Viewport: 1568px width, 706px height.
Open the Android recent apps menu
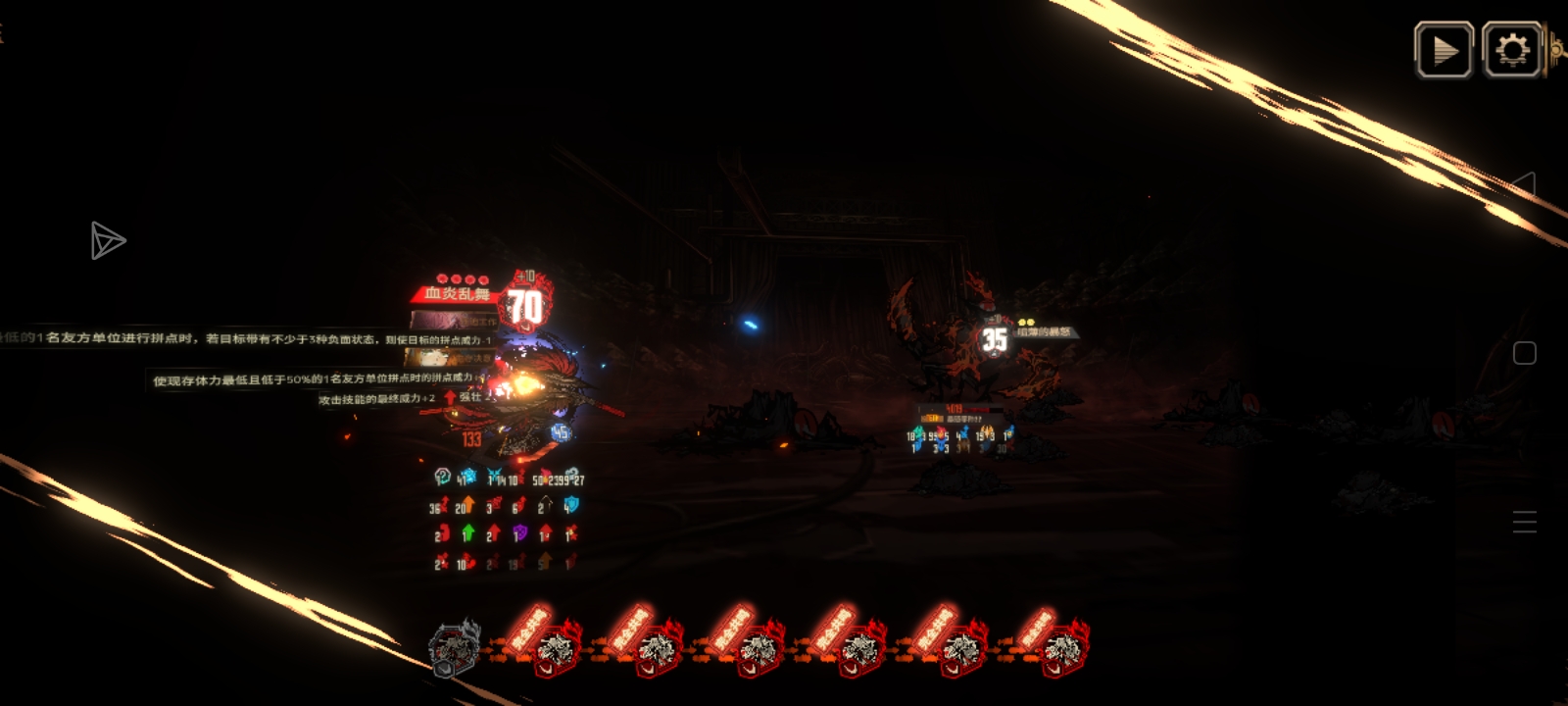pos(1524,522)
